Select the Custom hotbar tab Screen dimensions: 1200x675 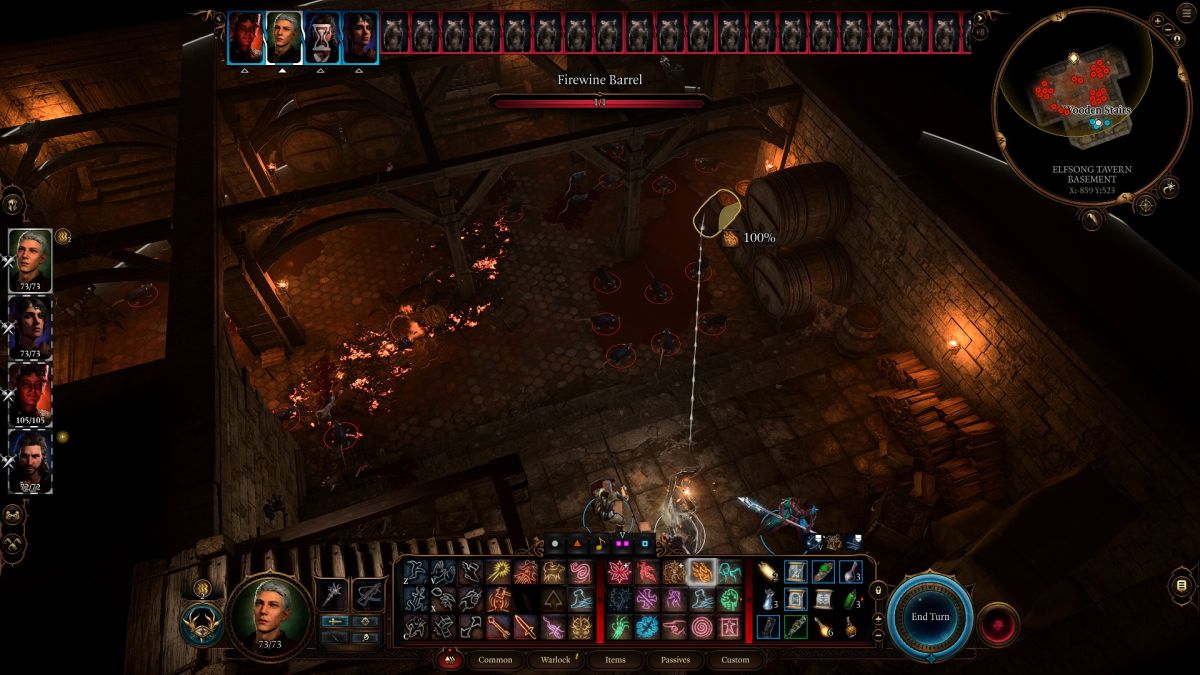pos(735,660)
